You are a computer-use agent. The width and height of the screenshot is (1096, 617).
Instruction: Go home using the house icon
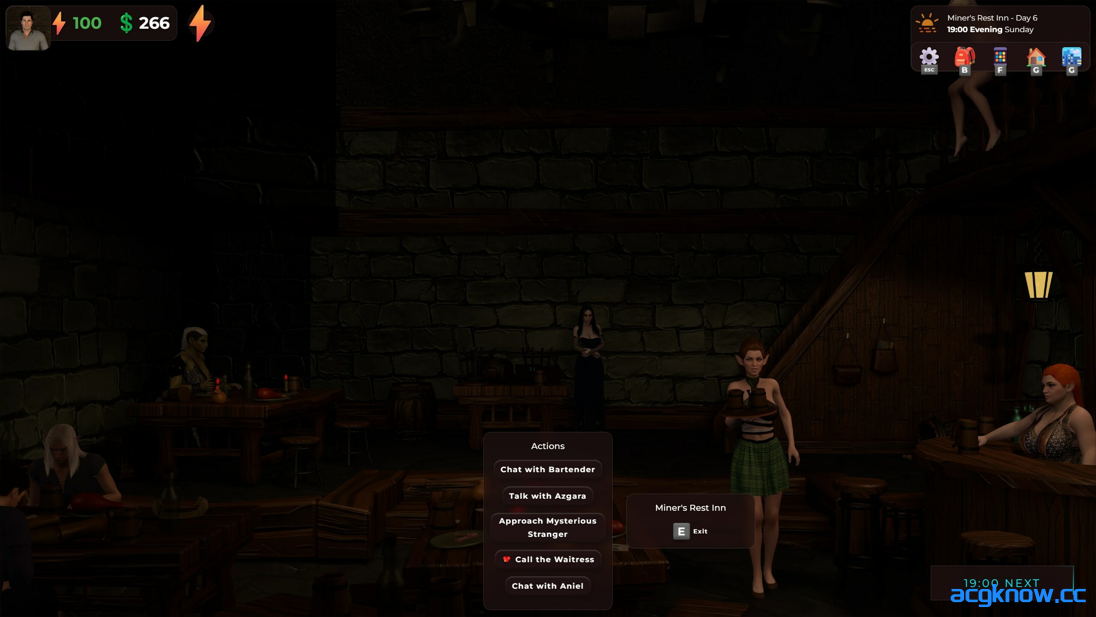coord(1036,57)
